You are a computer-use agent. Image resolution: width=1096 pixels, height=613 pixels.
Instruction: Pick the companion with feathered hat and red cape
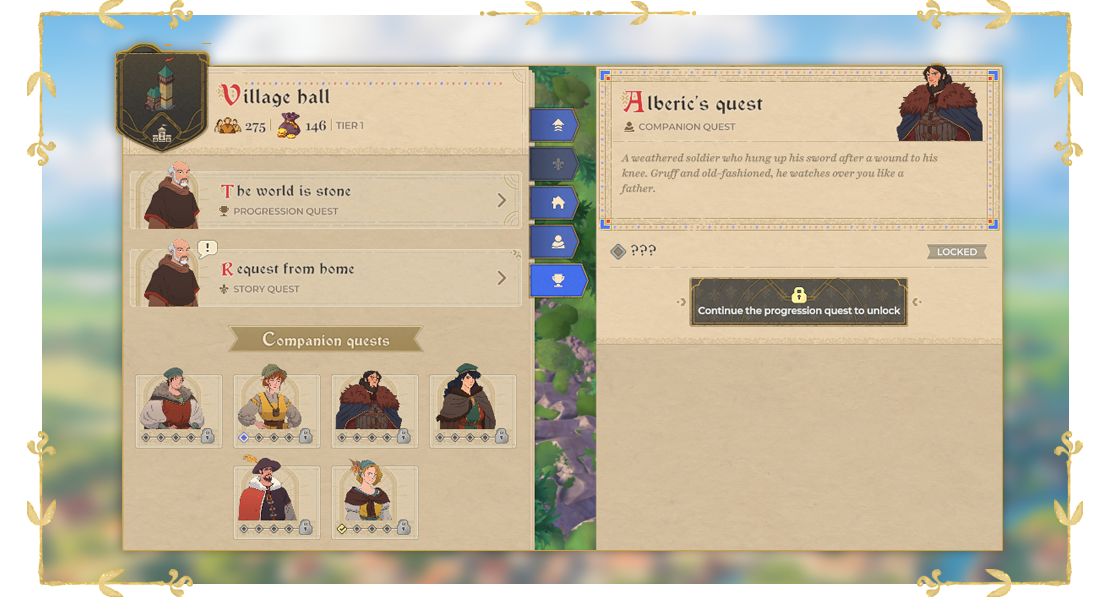277,501
